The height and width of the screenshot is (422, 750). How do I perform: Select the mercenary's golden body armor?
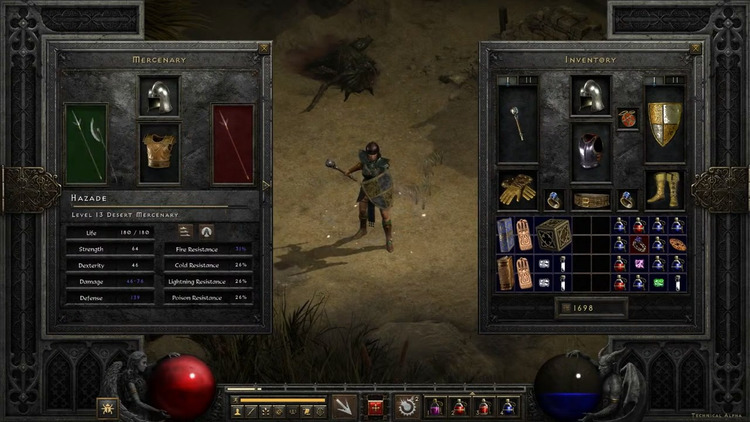coord(159,151)
